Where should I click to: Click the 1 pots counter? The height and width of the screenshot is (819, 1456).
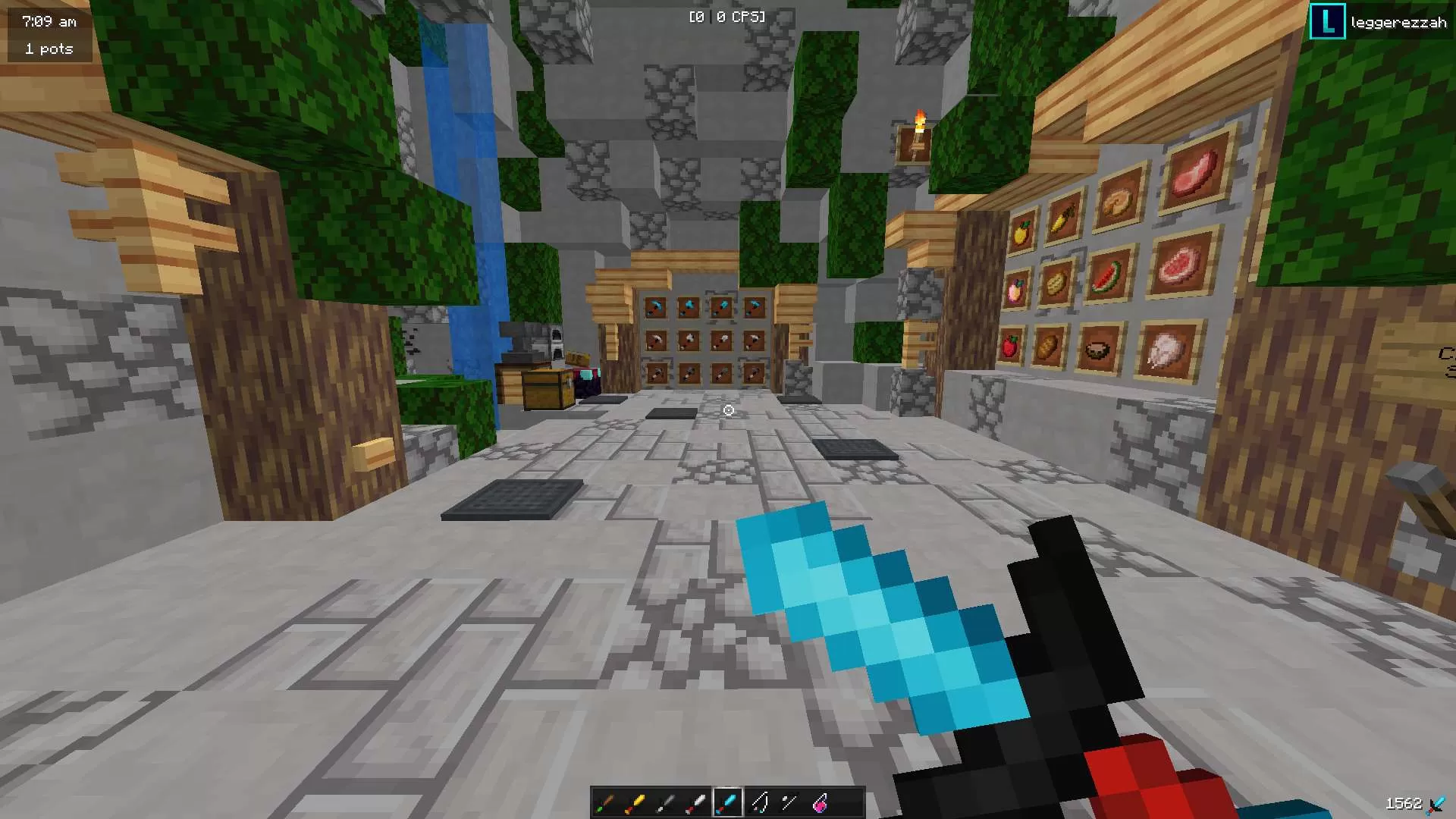[x=49, y=49]
